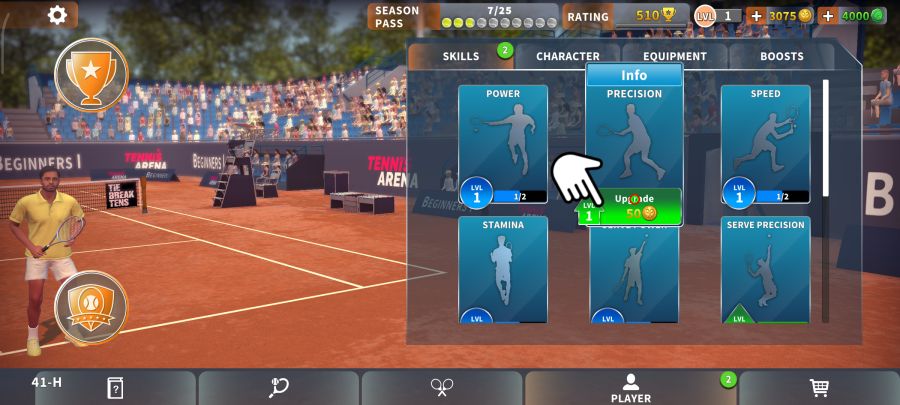The height and width of the screenshot is (405, 900).
Task: Upgrade Precision for 50 coins
Action: coord(632,206)
